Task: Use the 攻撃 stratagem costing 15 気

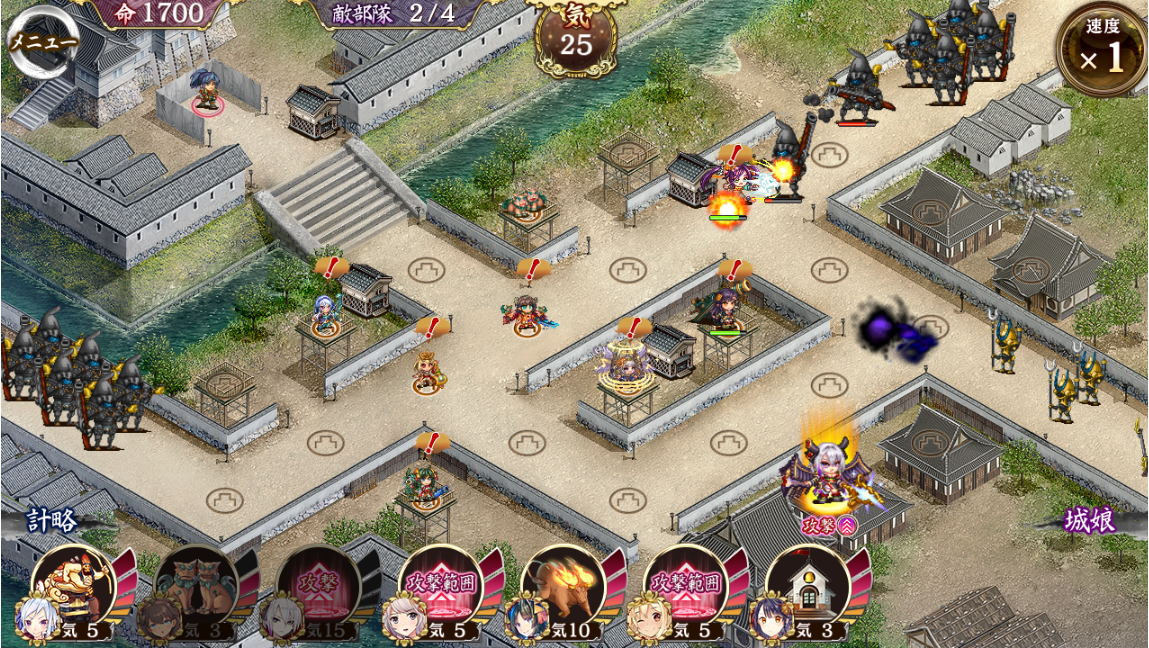Action: tap(316, 583)
